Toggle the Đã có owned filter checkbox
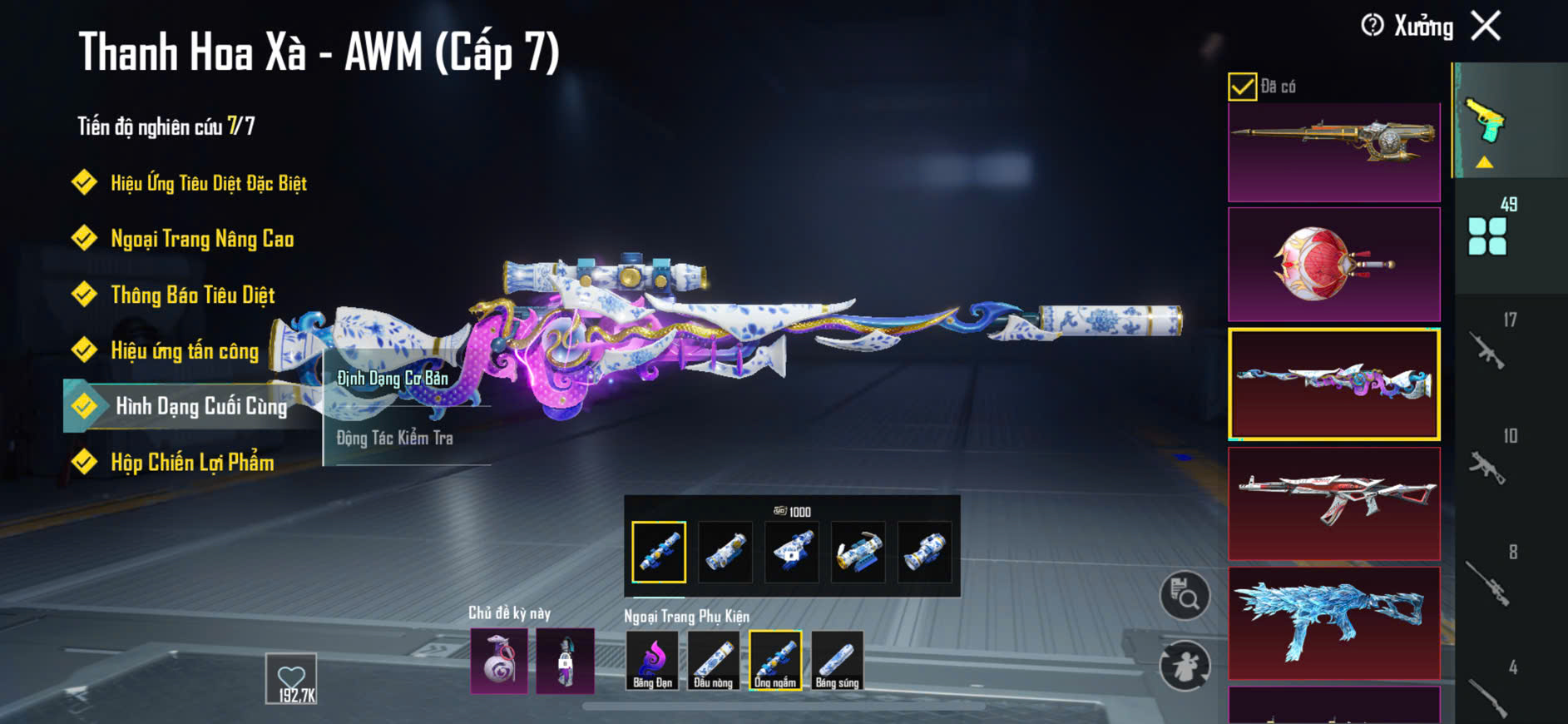Image resolution: width=1568 pixels, height=724 pixels. (1242, 87)
